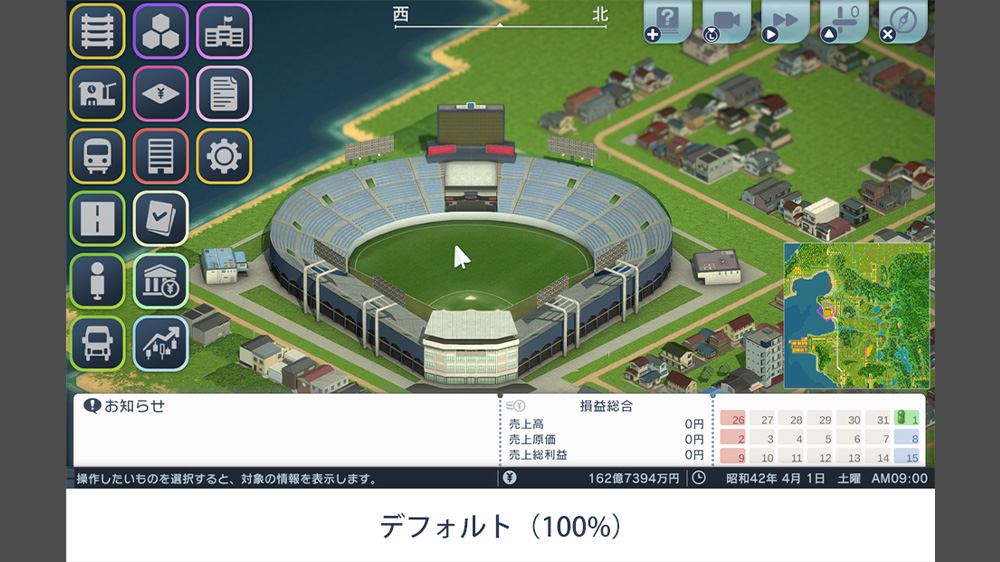Click the video camera view button
Screen dimensions: 1000x562
(x=727, y=20)
